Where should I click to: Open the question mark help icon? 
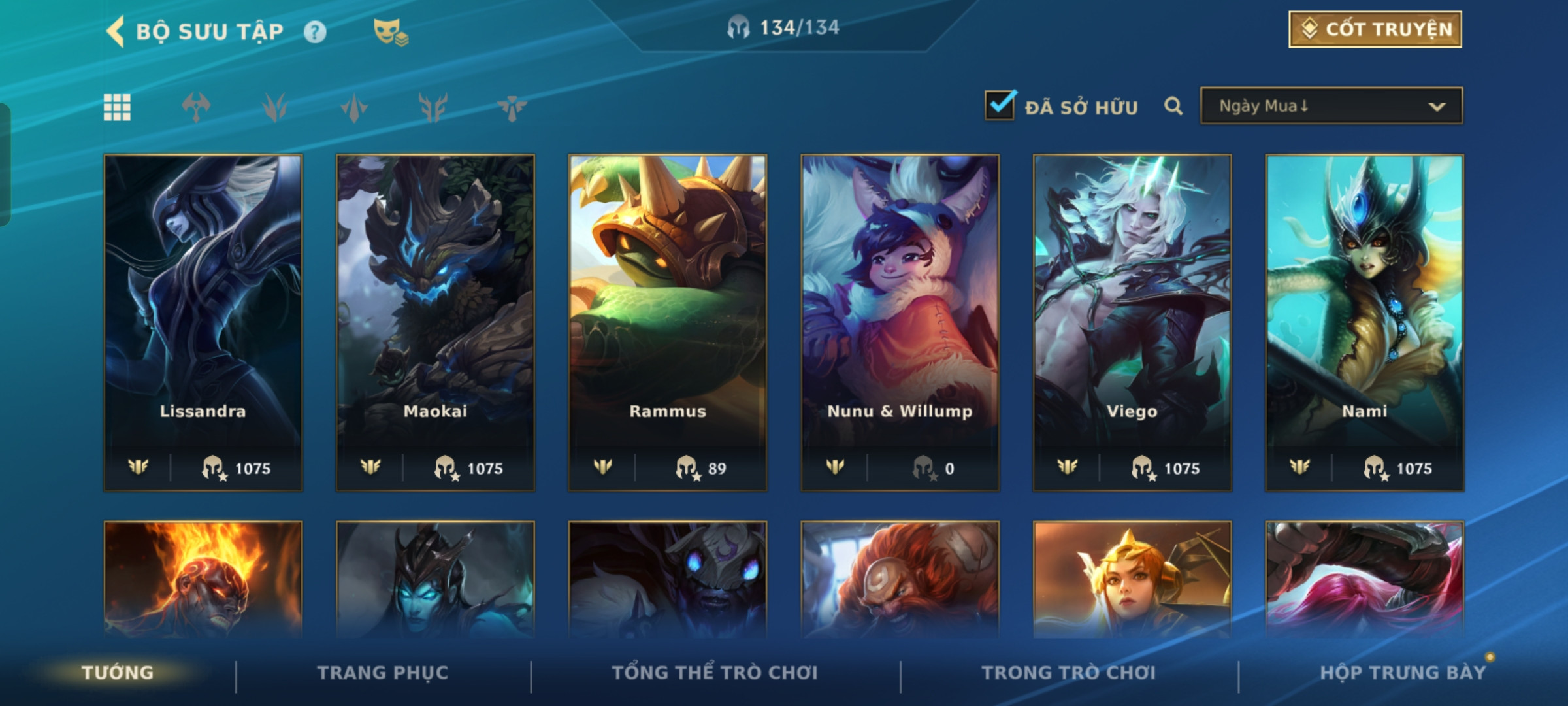pos(315,32)
